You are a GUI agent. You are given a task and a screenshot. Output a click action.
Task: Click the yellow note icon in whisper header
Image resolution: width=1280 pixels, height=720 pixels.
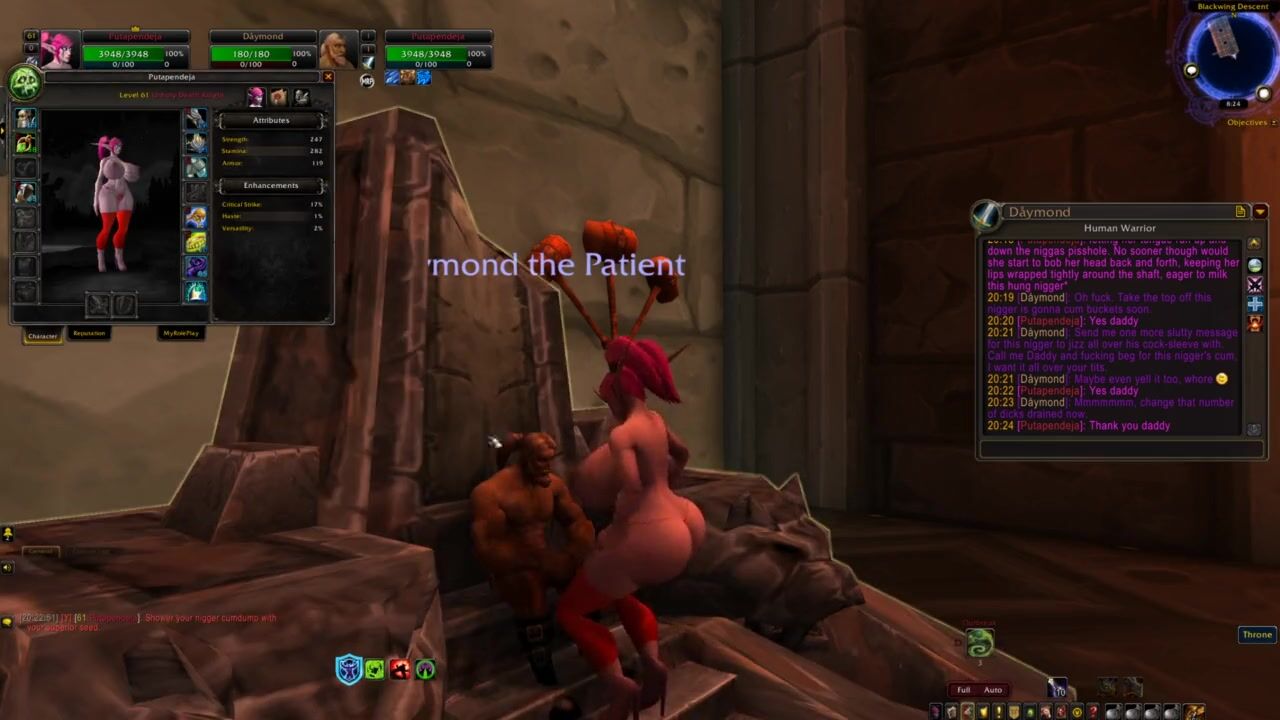click(1241, 212)
